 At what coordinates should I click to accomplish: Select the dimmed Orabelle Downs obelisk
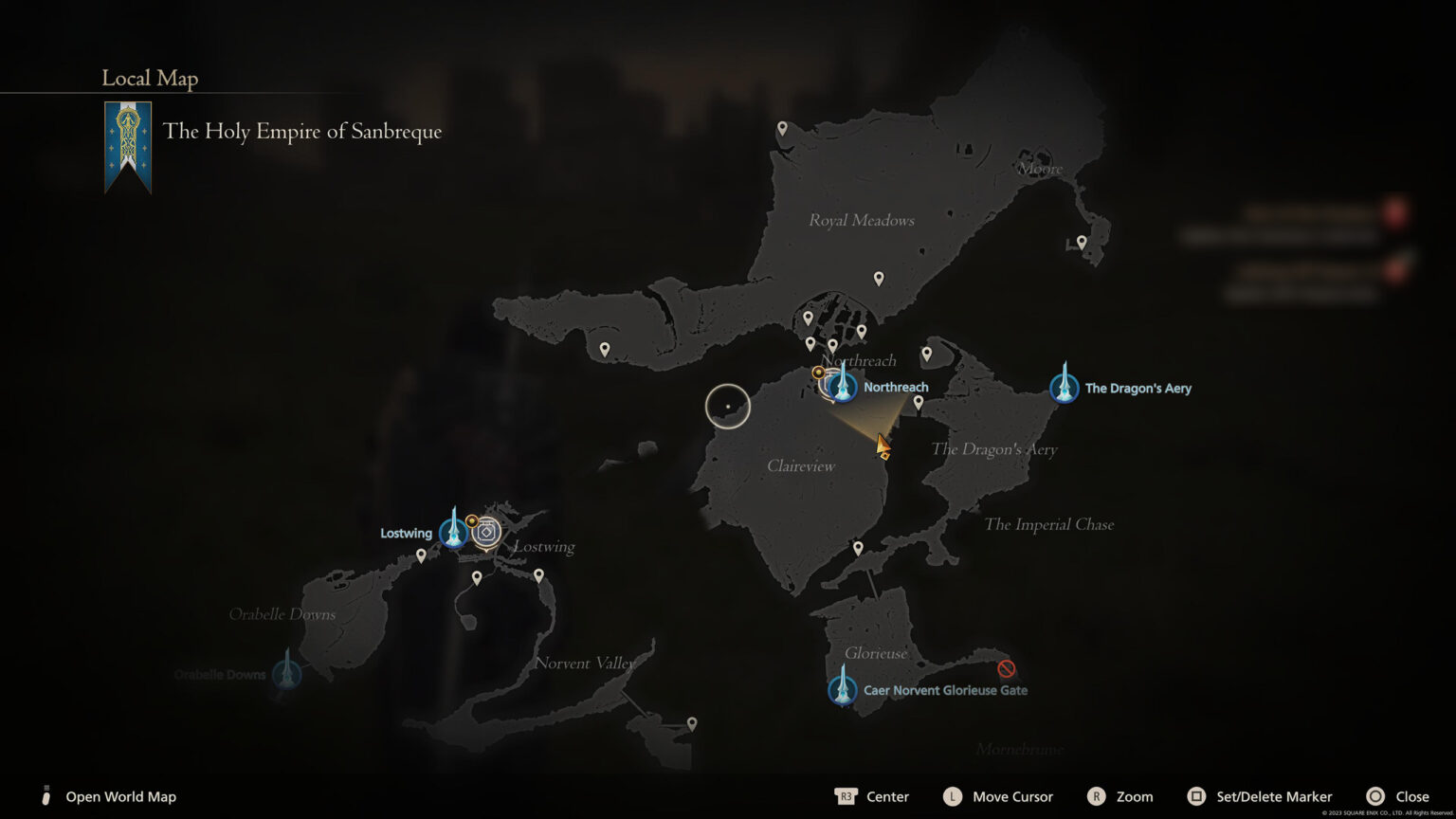pyautogui.click(x=287, y=674)
